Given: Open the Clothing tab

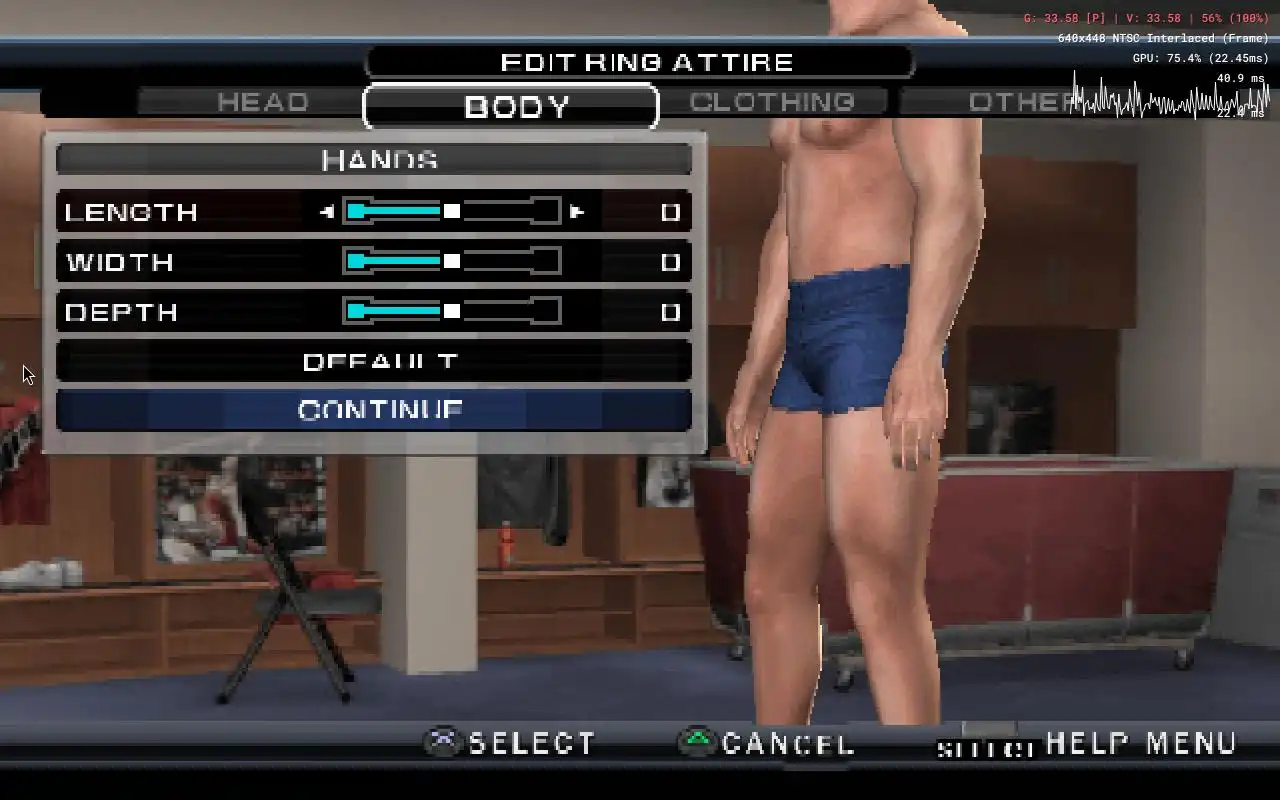Looking at the screenshot, I should [x=772, y=102].
